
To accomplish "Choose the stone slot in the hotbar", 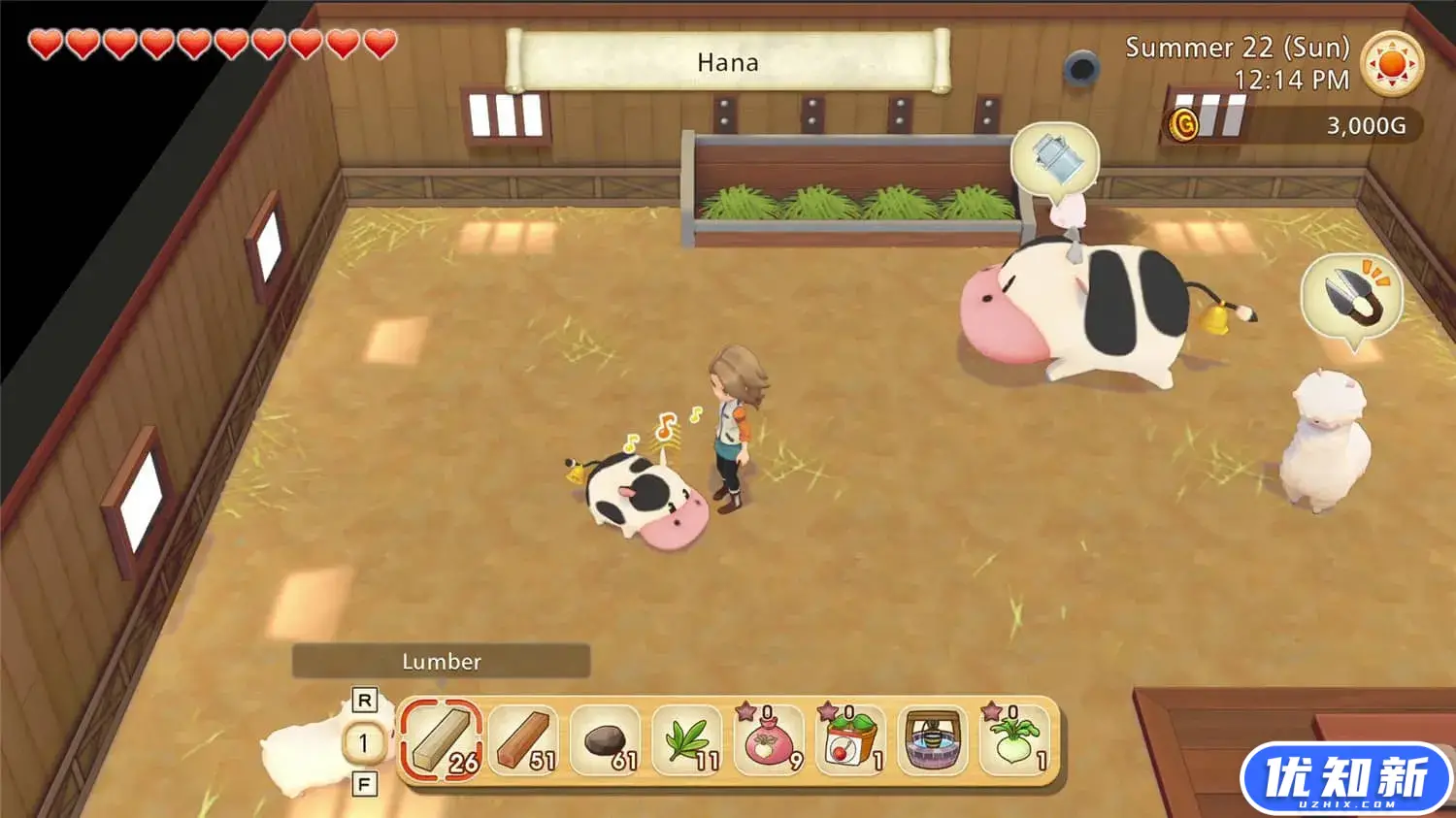I will pos(606,741).
